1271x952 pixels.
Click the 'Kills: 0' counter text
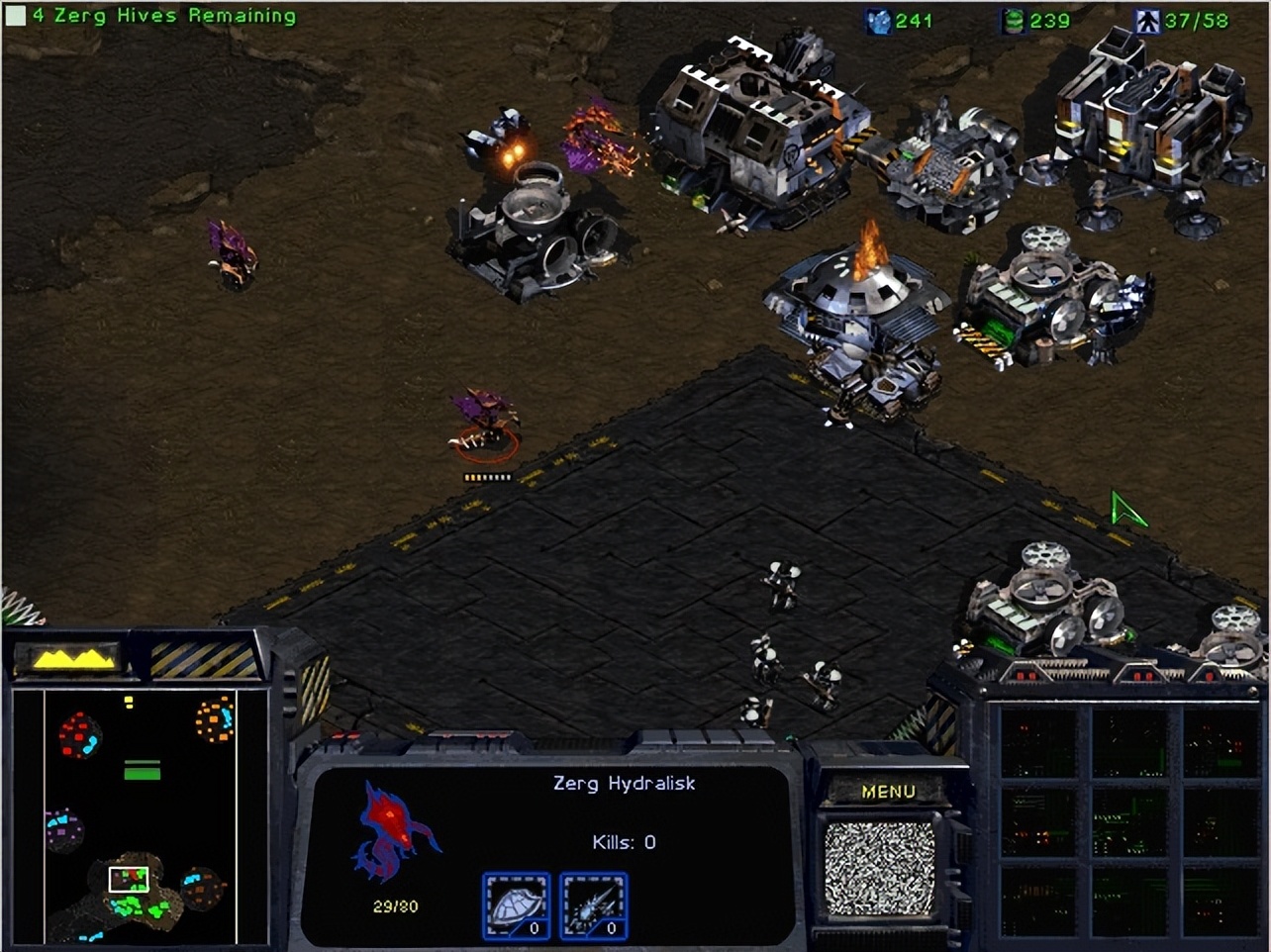point(625,842)
